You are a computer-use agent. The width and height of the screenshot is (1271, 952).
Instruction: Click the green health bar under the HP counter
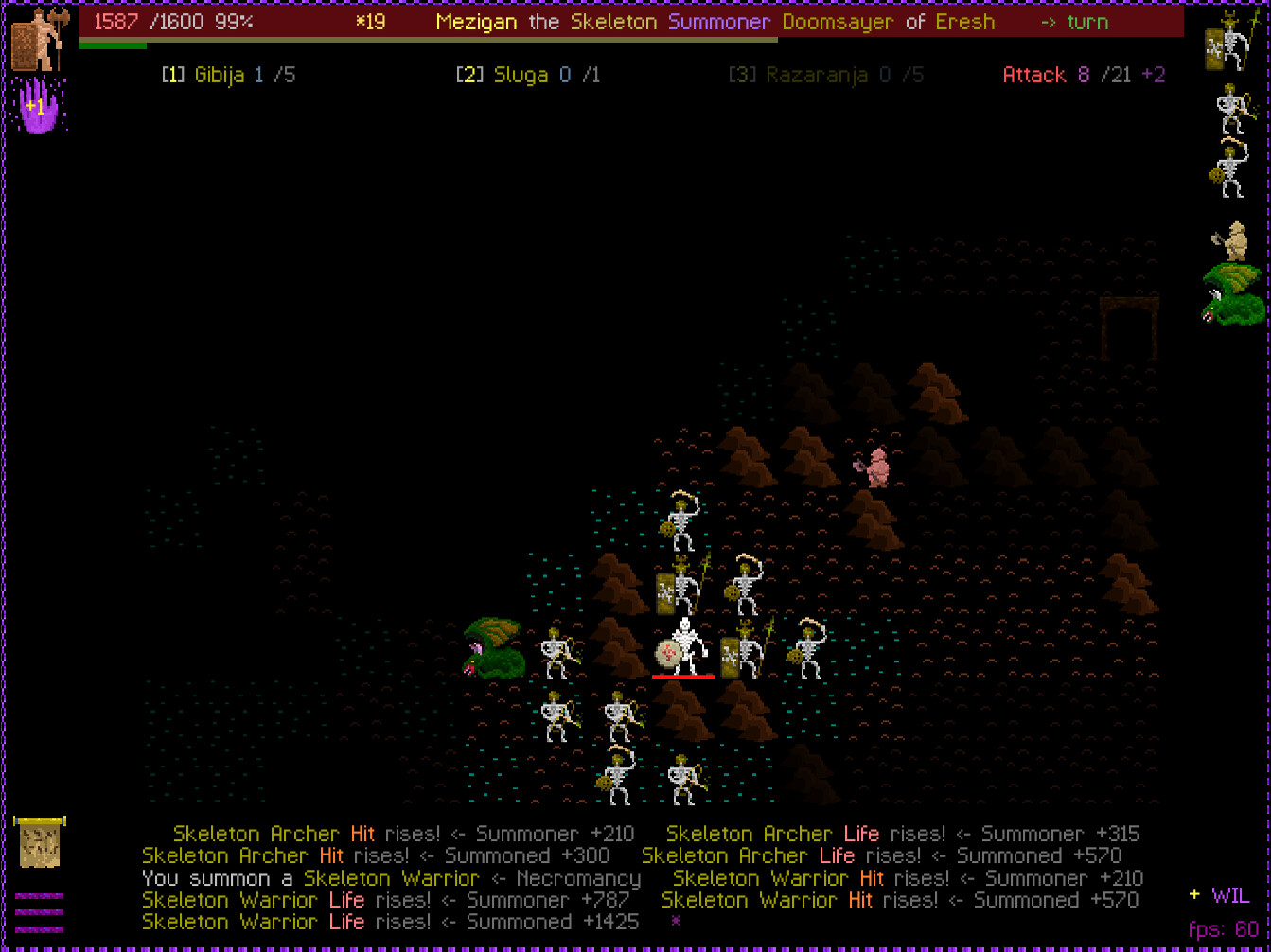[114, 45]
